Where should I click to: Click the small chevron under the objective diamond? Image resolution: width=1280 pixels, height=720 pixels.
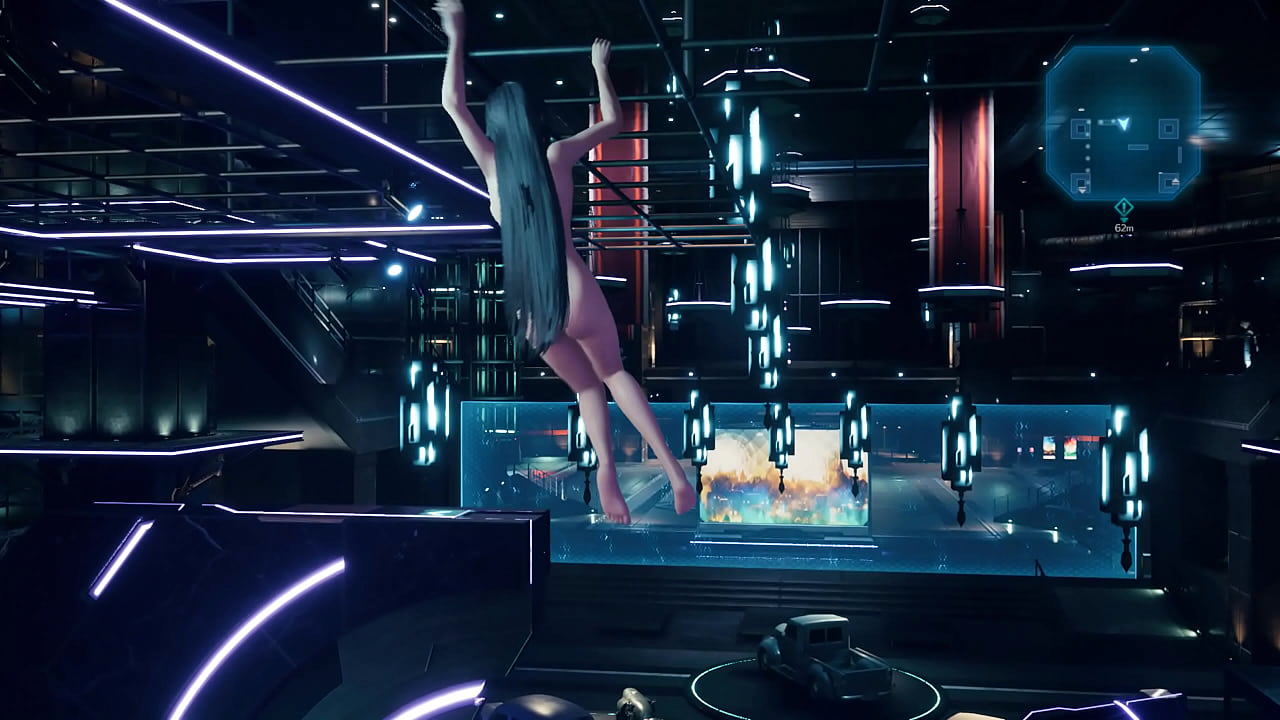coord(1122,218)
